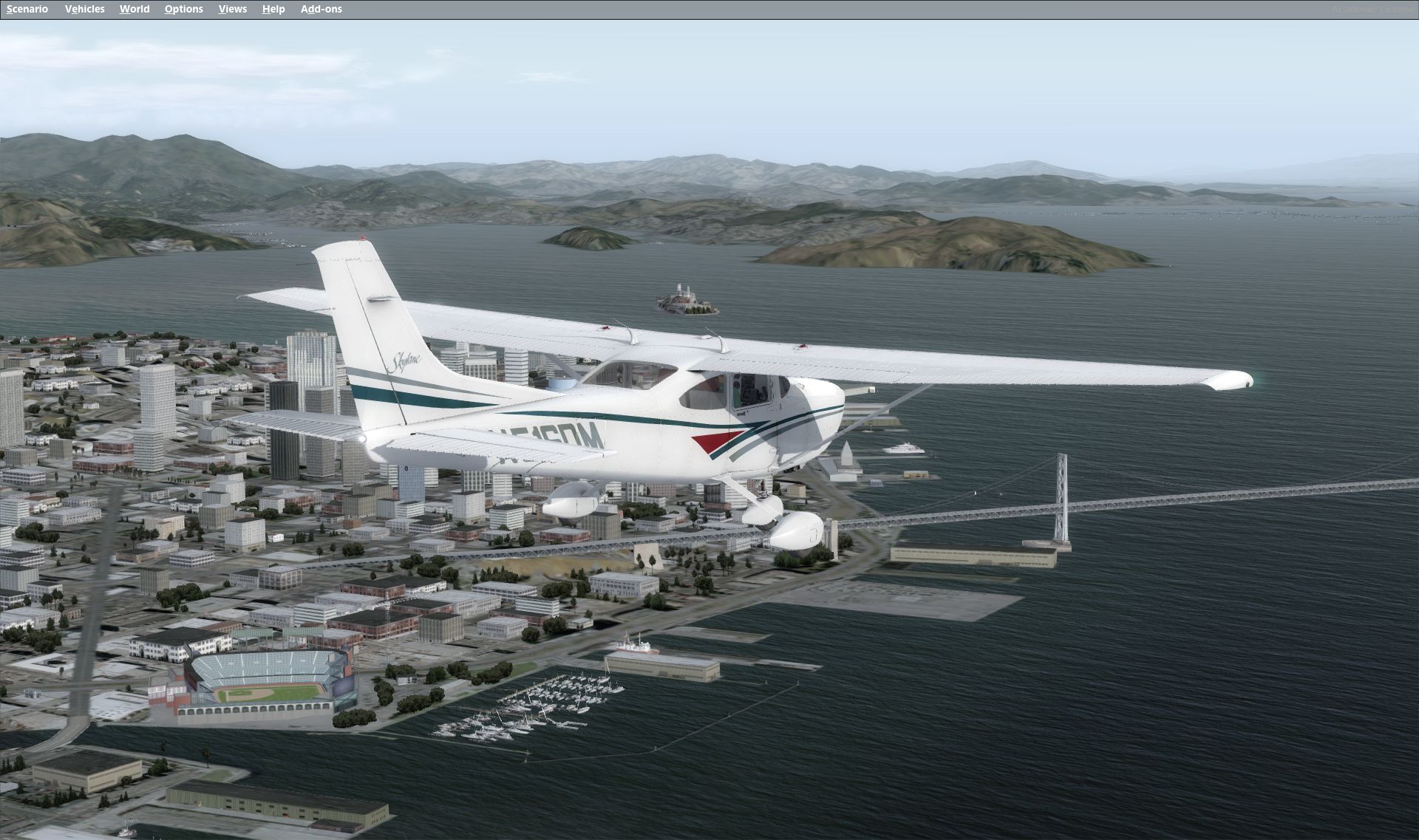
Task: Expand the Views menu
Action: [x=233, y=9]
